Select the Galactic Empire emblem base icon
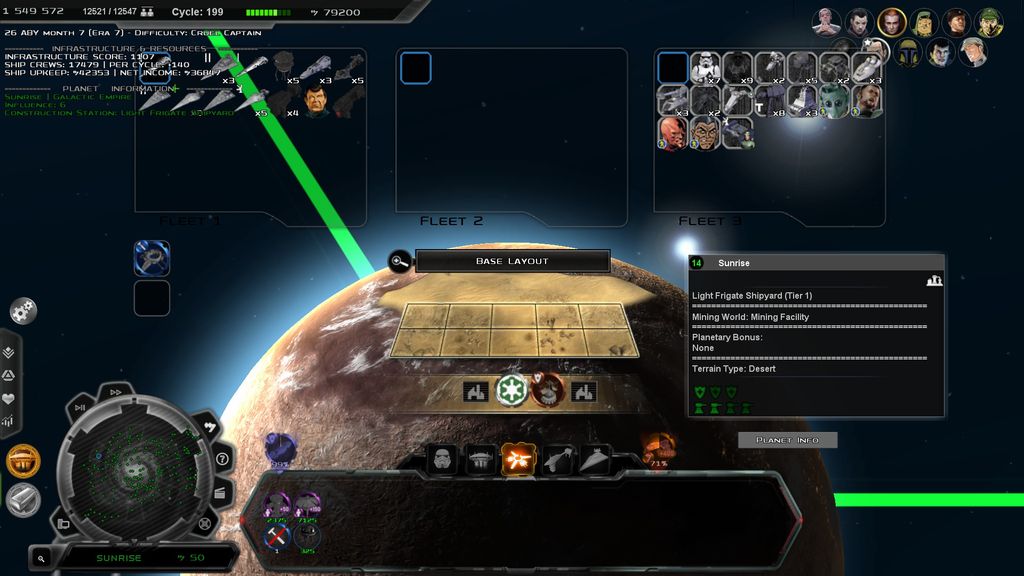This screenshot has height=576, width=1024. tap(511, 389)
